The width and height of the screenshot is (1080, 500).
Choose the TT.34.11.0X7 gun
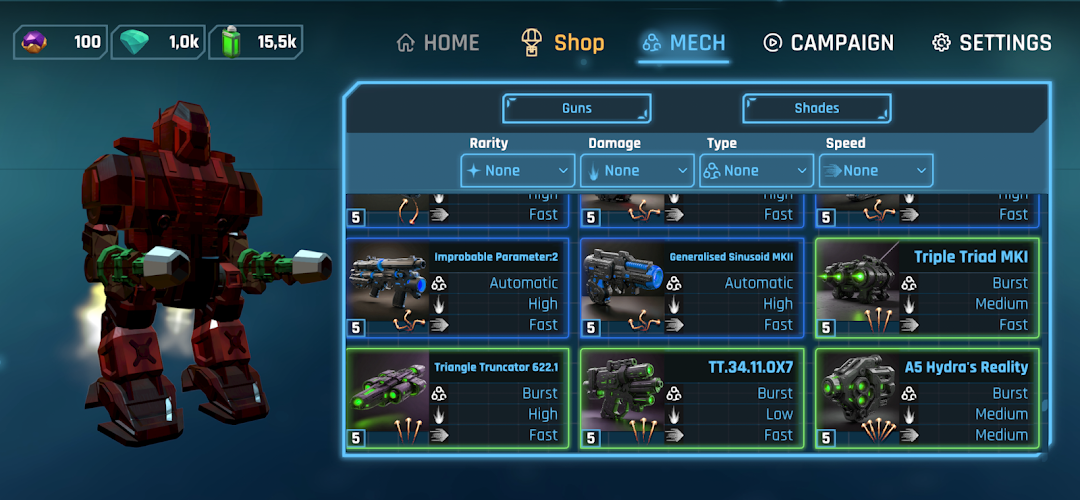tap(692, 398)
